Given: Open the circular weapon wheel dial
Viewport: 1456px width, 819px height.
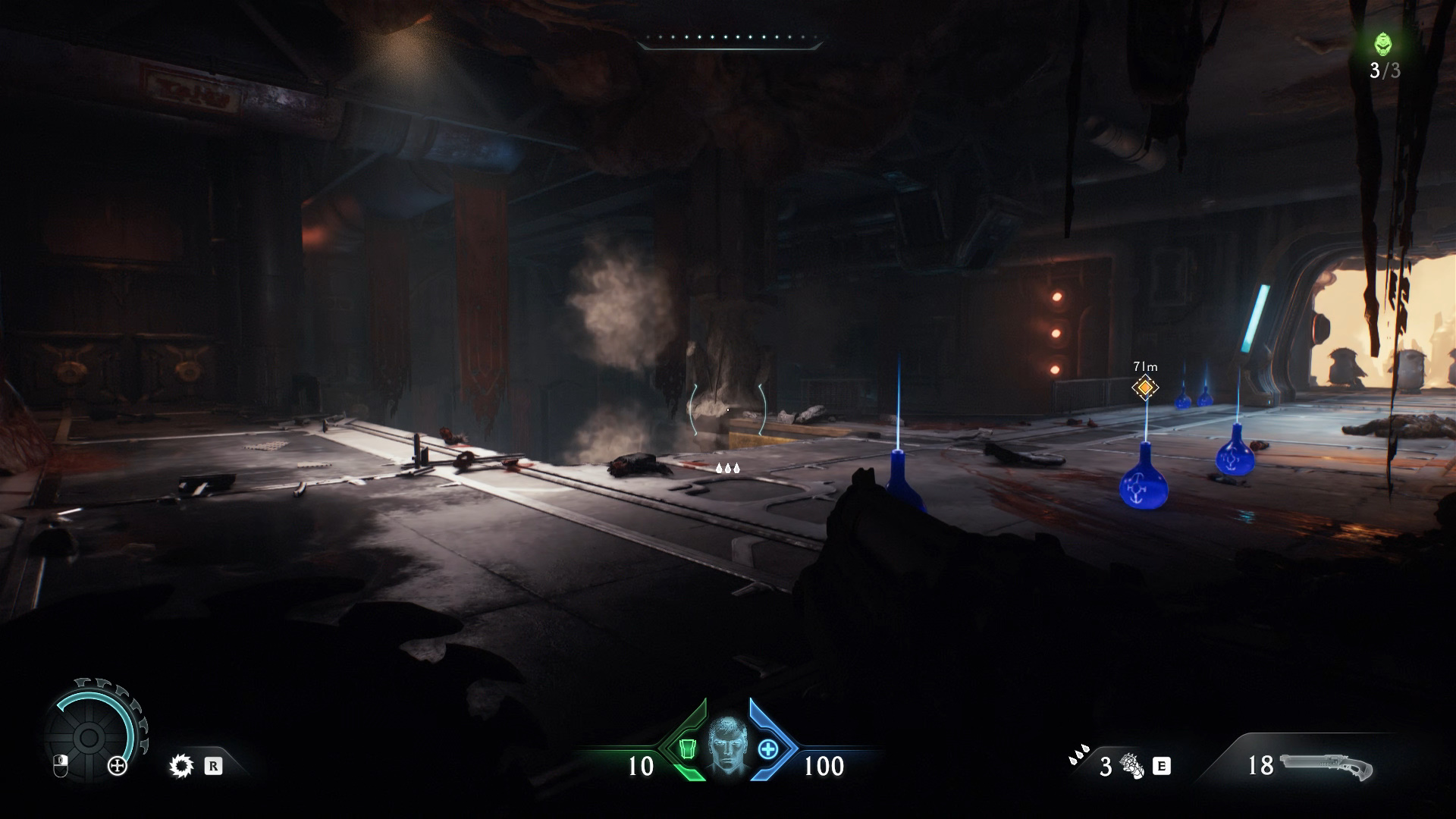Looking at the screenshot, I should pos(89,736).
